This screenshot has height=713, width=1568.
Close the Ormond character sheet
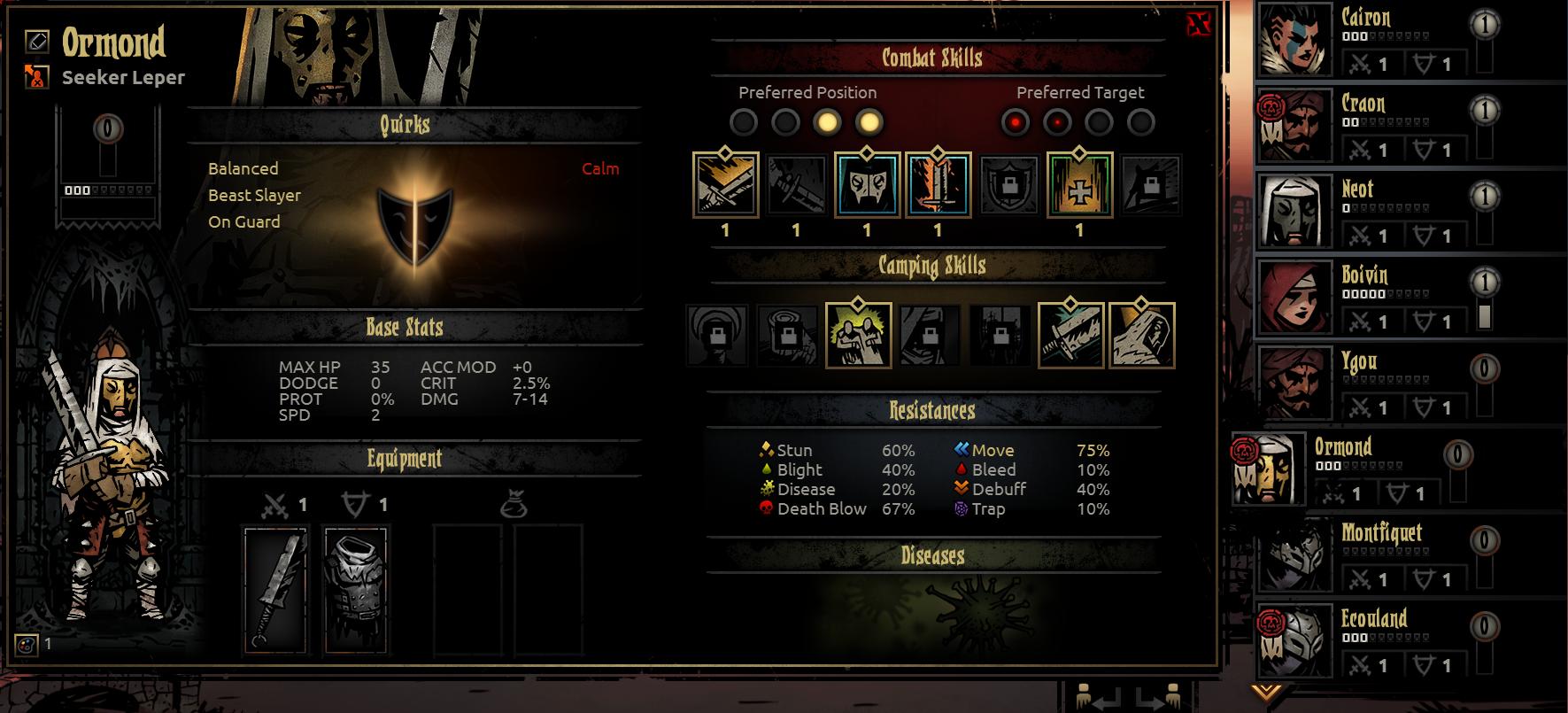pos(1198,25)
